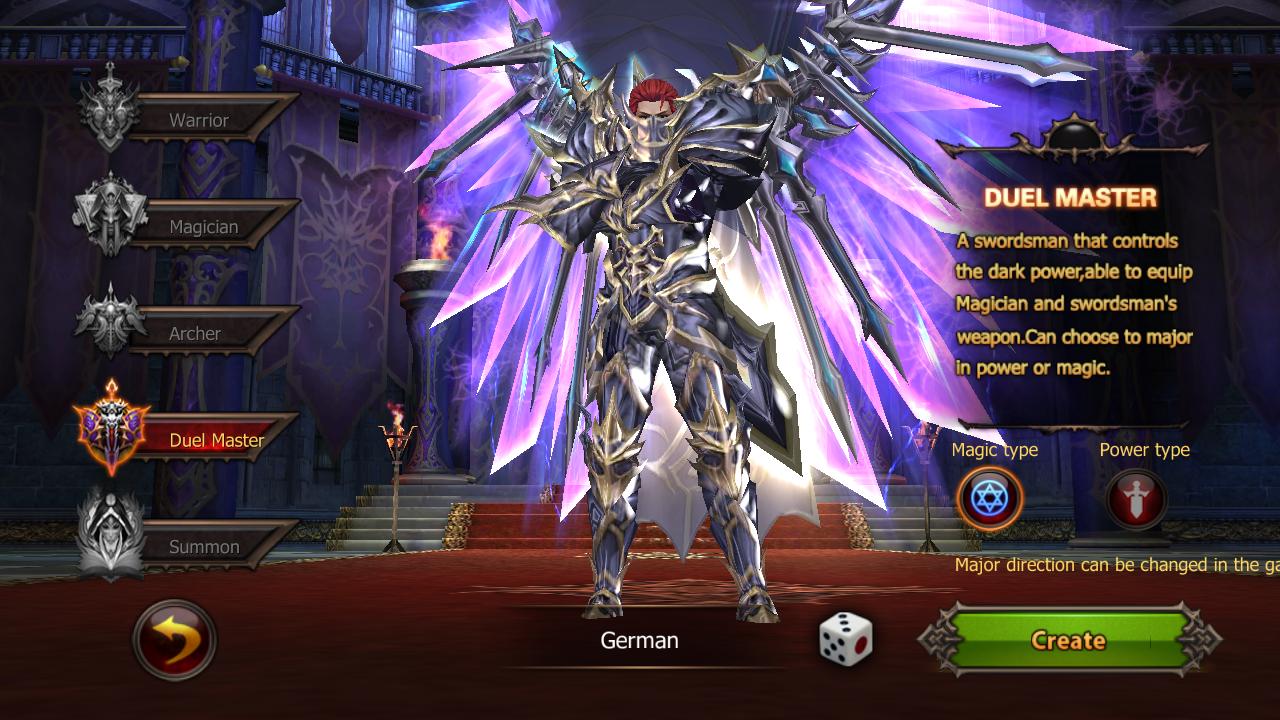Roll the dice for a random name

(846, 638)
